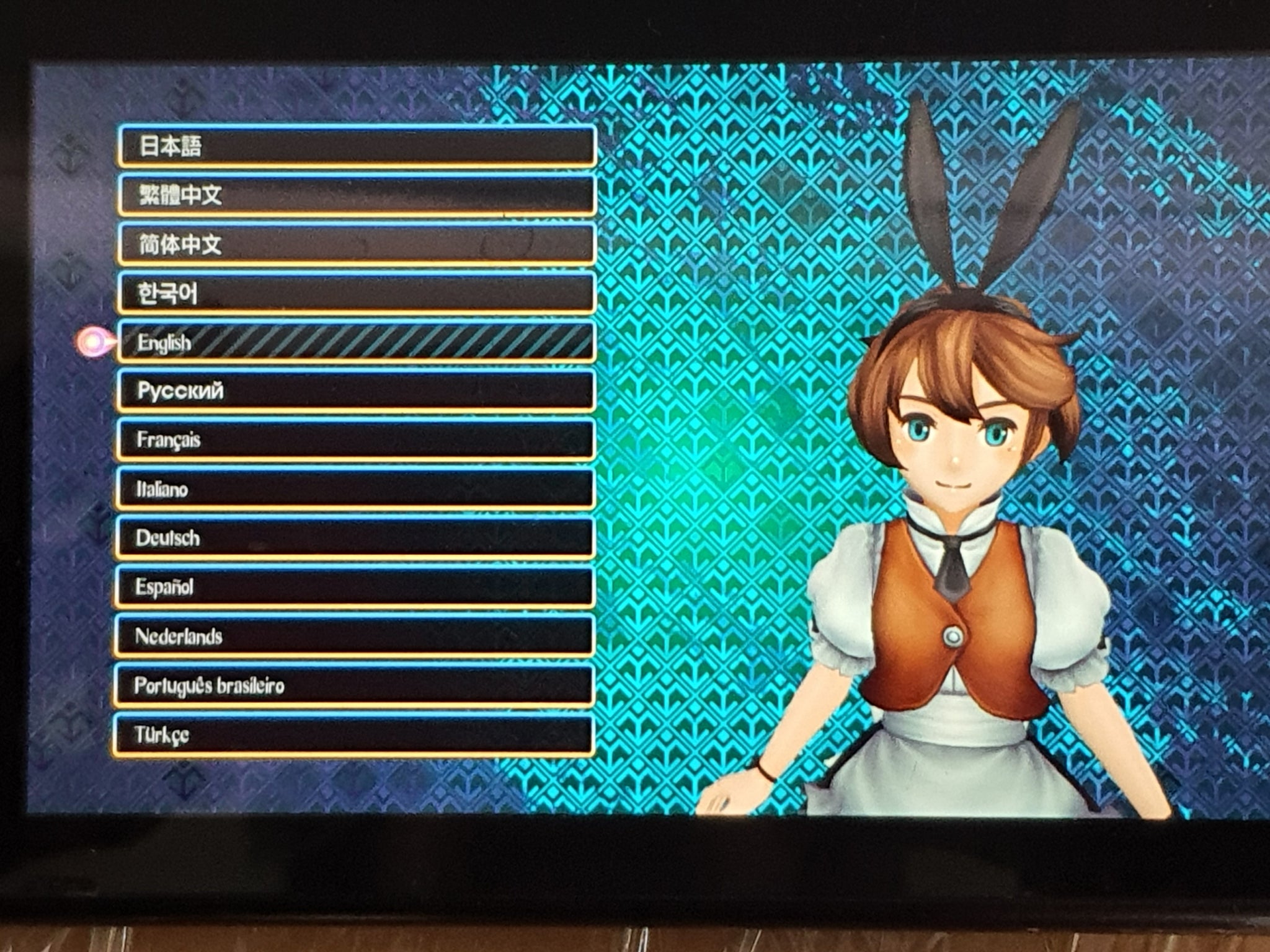Viewport: 1270px width, 952px height.
Task: Click the Türkçe language entry
Action: click(x=353, y=735)
